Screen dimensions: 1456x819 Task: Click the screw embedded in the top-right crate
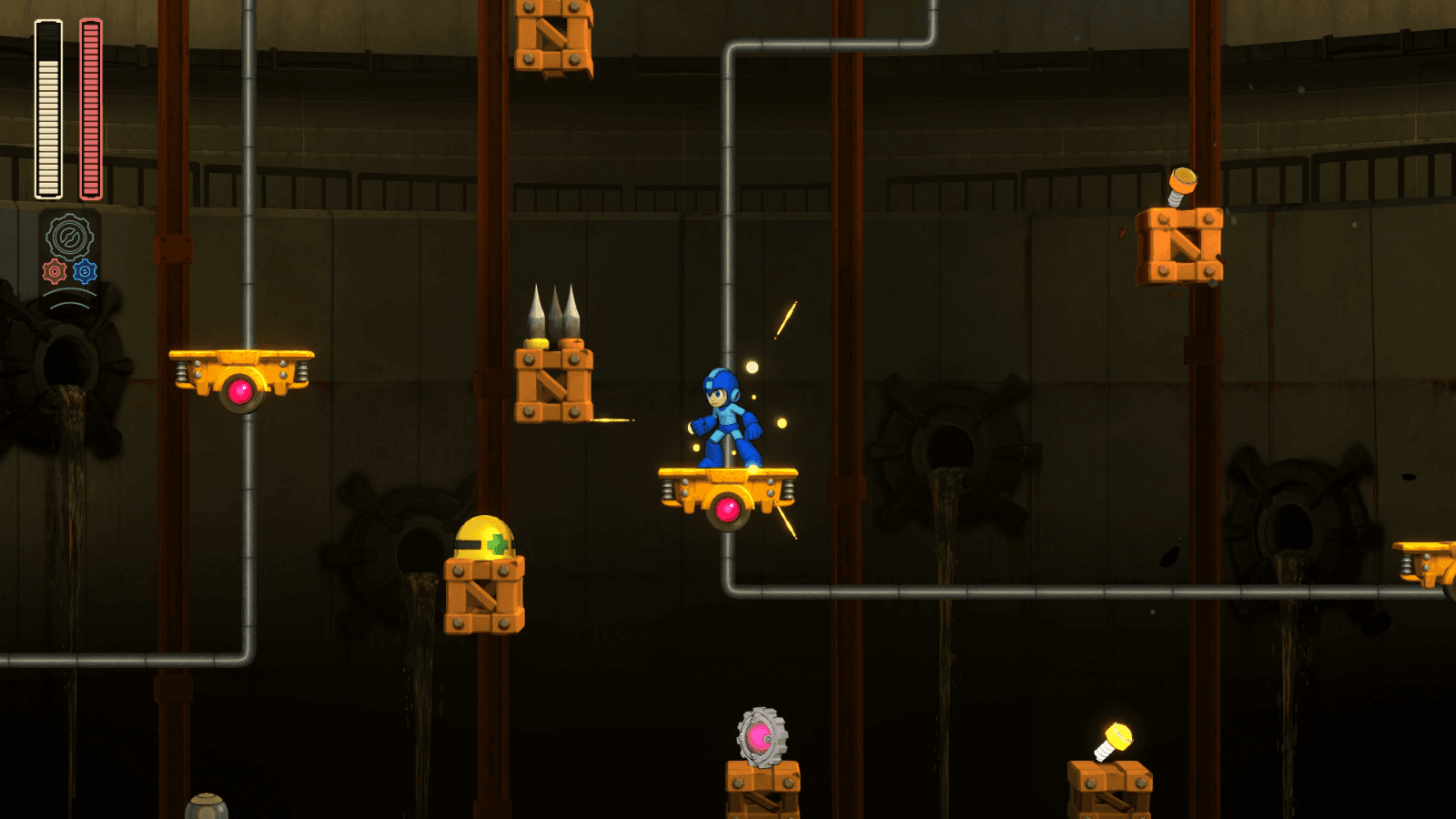tap(1183, 180)
